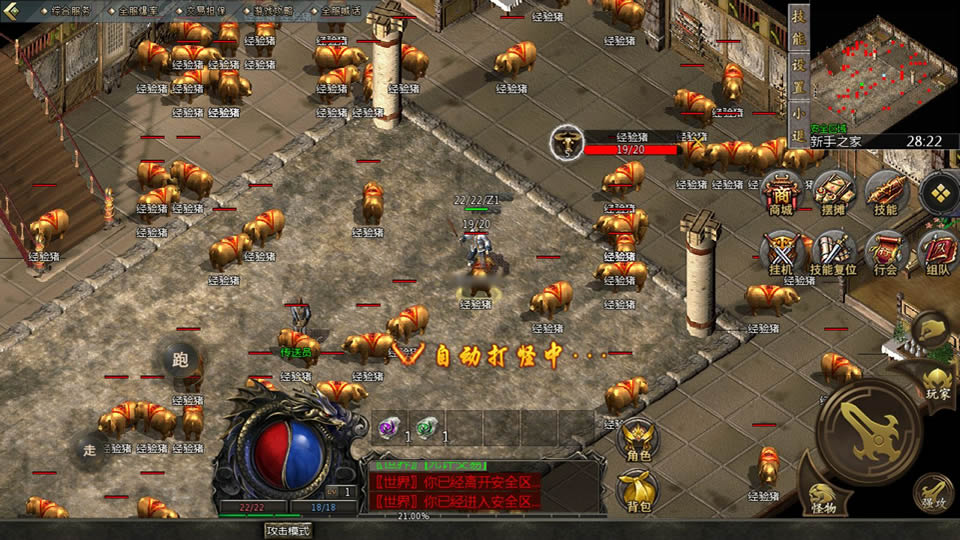Screen dimensions: 960x540
Task: Switch to 跑 run mode
Action: click(180, 359)
